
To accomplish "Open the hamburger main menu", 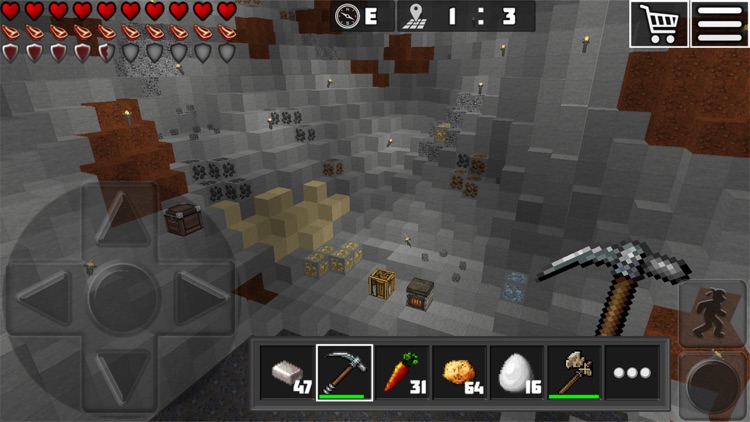I will [720, 23].
